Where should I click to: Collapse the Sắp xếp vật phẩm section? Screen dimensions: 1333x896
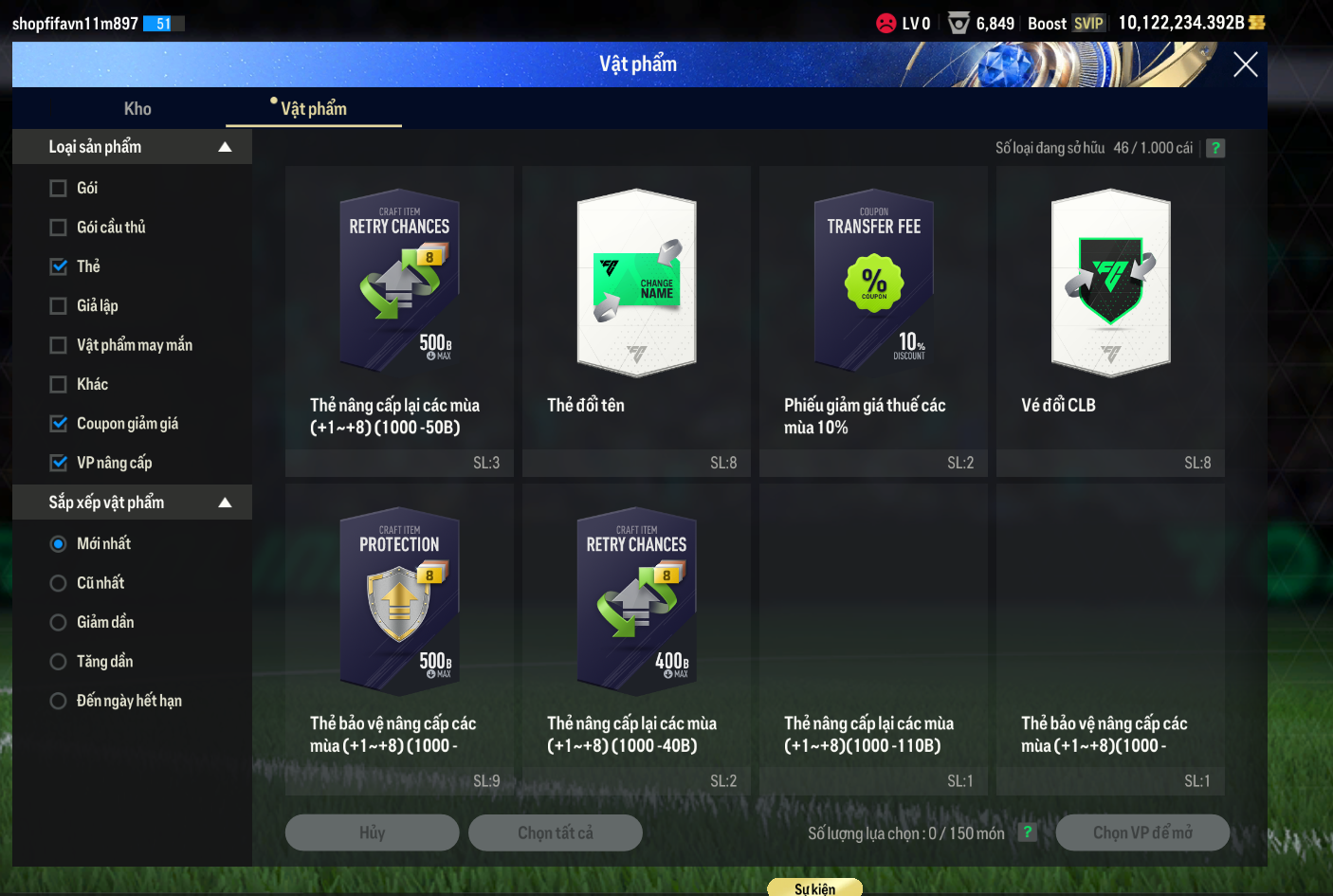[225, 503]
